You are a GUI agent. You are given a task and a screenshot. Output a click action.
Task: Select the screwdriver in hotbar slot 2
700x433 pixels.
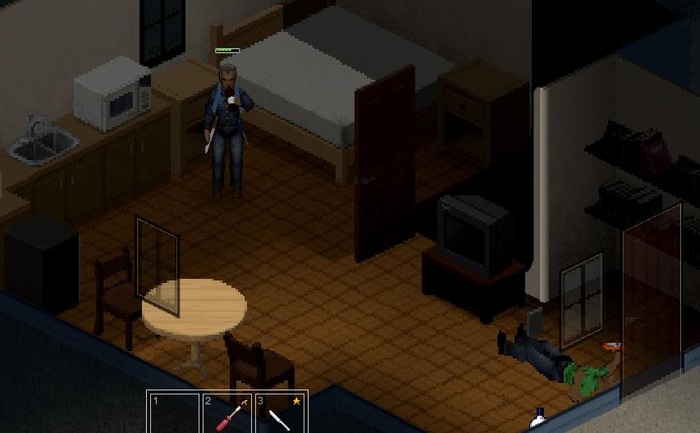coord(227,414)
